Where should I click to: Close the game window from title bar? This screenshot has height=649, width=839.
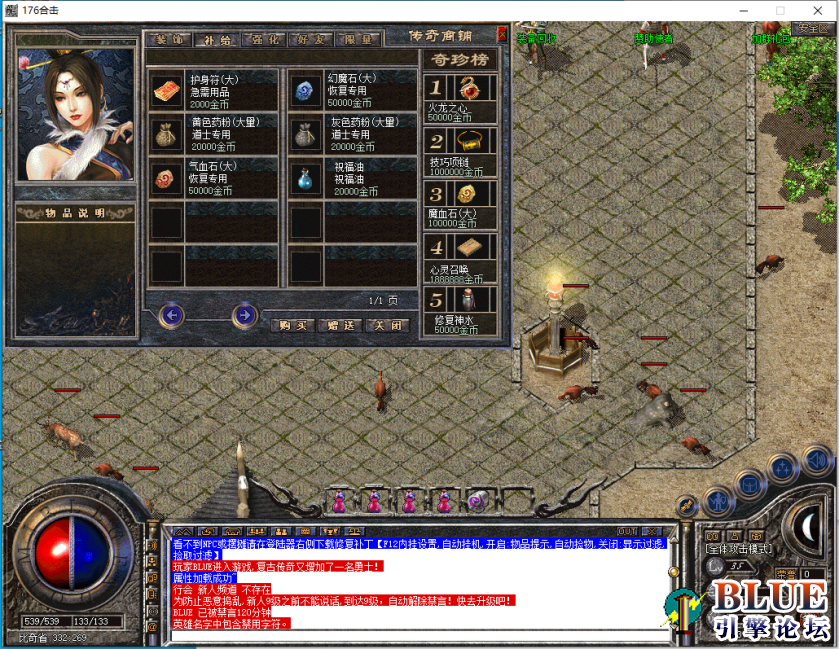click(x=816, y=10)
